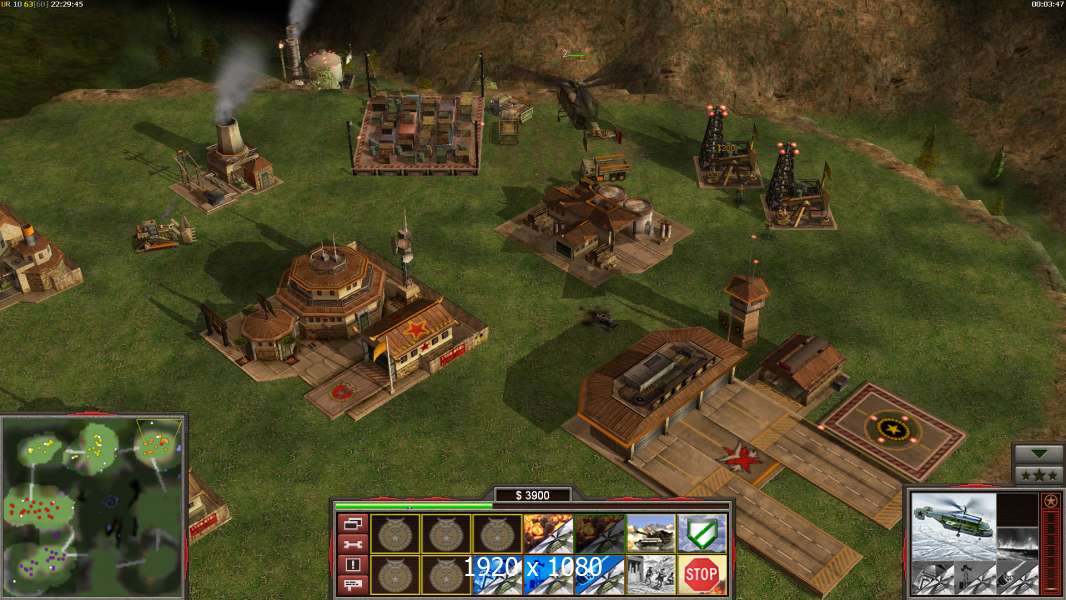Screen dimensions: 1066x600
Task: Choose the infantry soldiers command icon
Action: tap(651, 574)
